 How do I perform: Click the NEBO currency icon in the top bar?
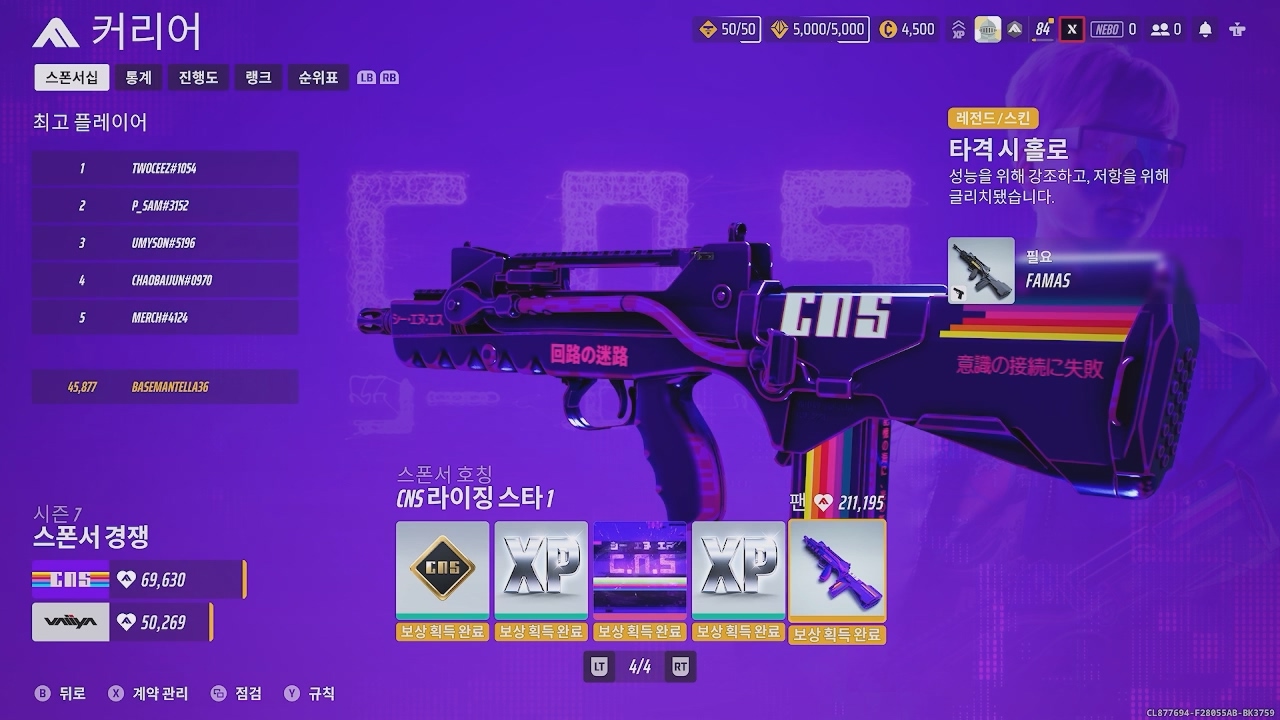pyautogui.click(x=1107, y=29)
